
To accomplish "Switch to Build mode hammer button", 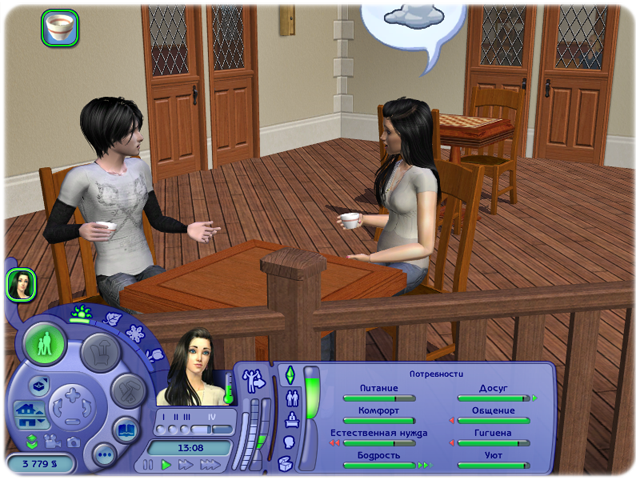I will 127,389.
